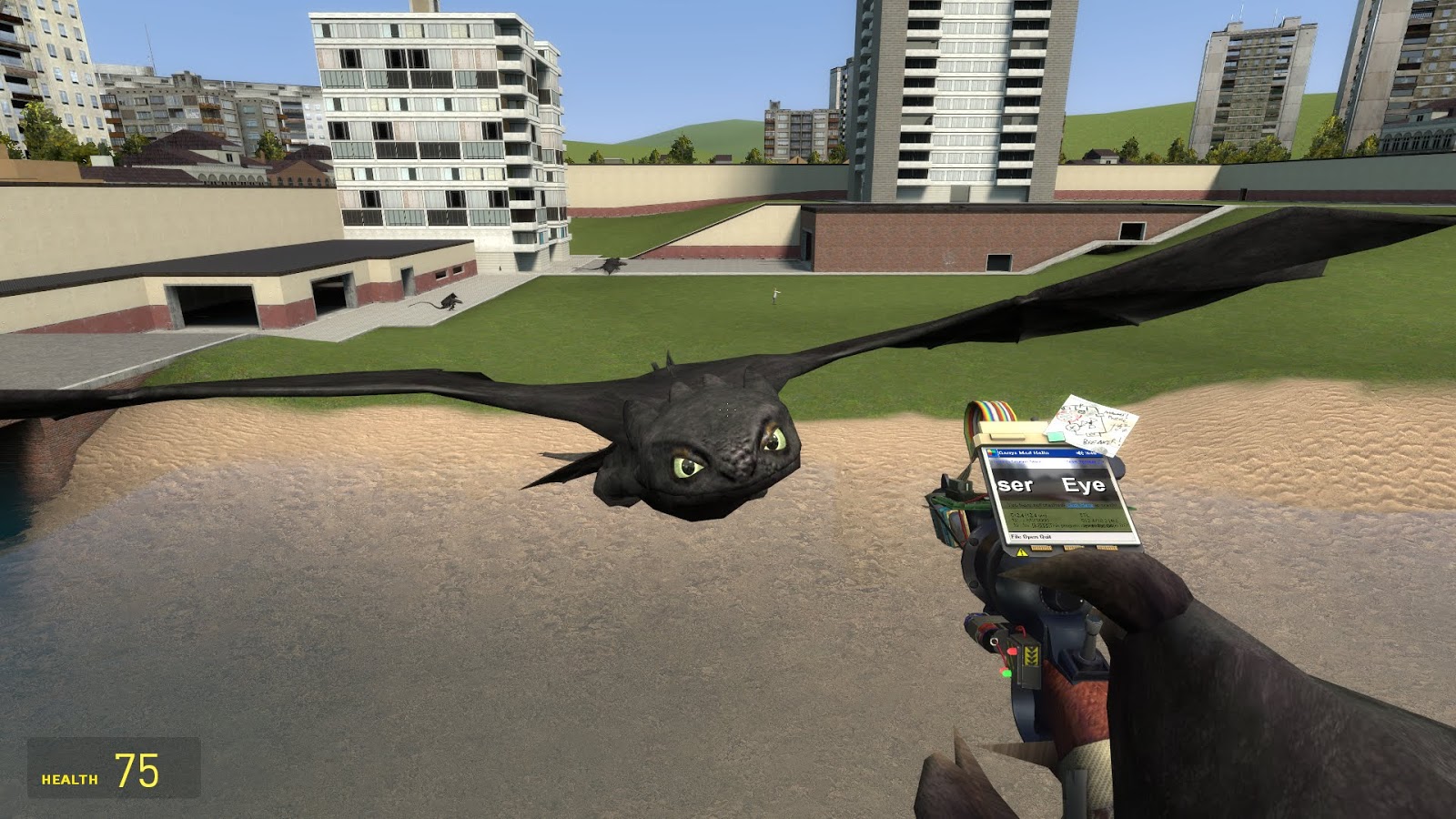1456x819 pixels.
Task: Select the Eye tab on the tool screen
Action: pos(1083,483)
